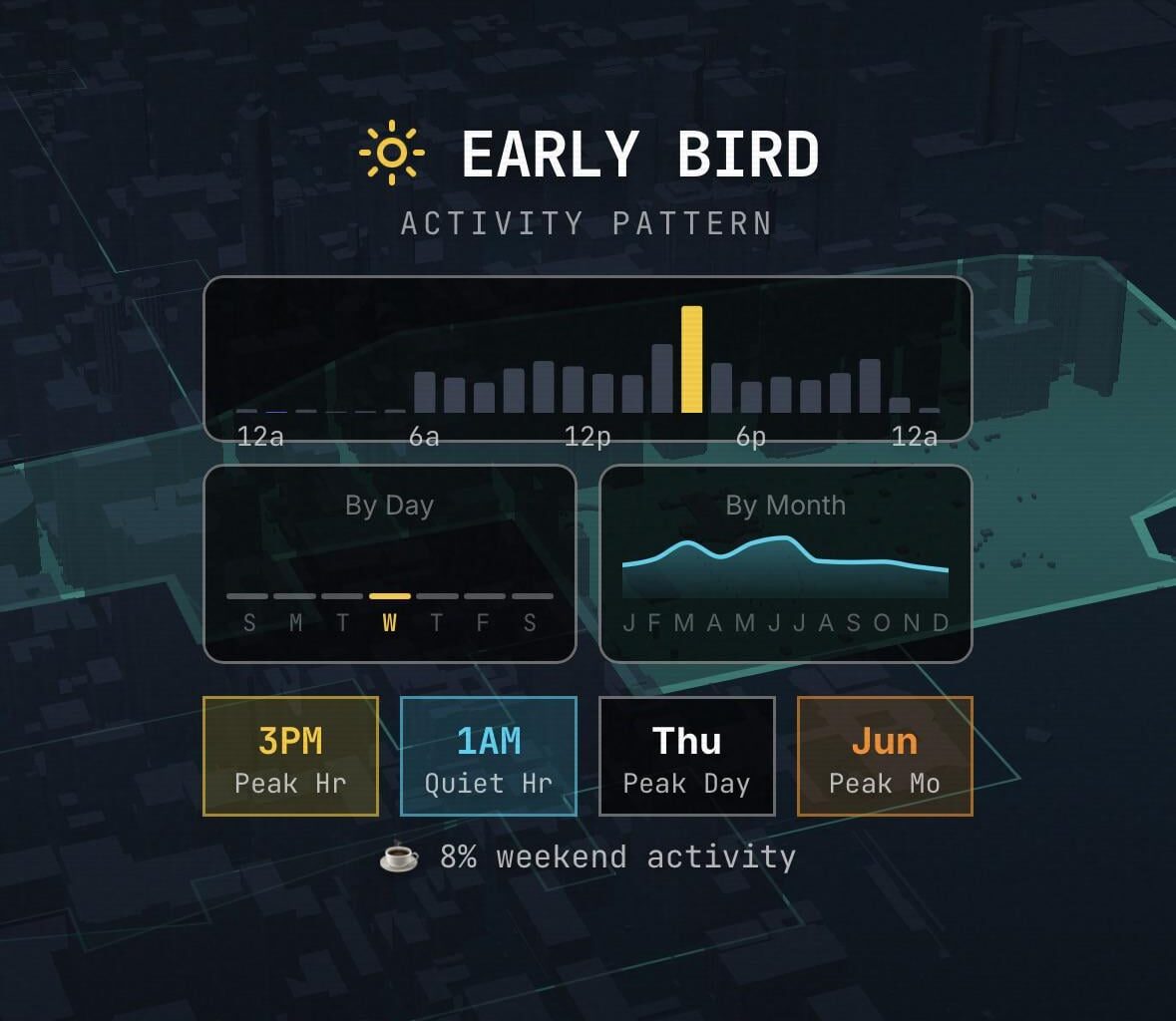Click the By Day chart panel
1176x1021 pixels.
click(x=390, y=562)
